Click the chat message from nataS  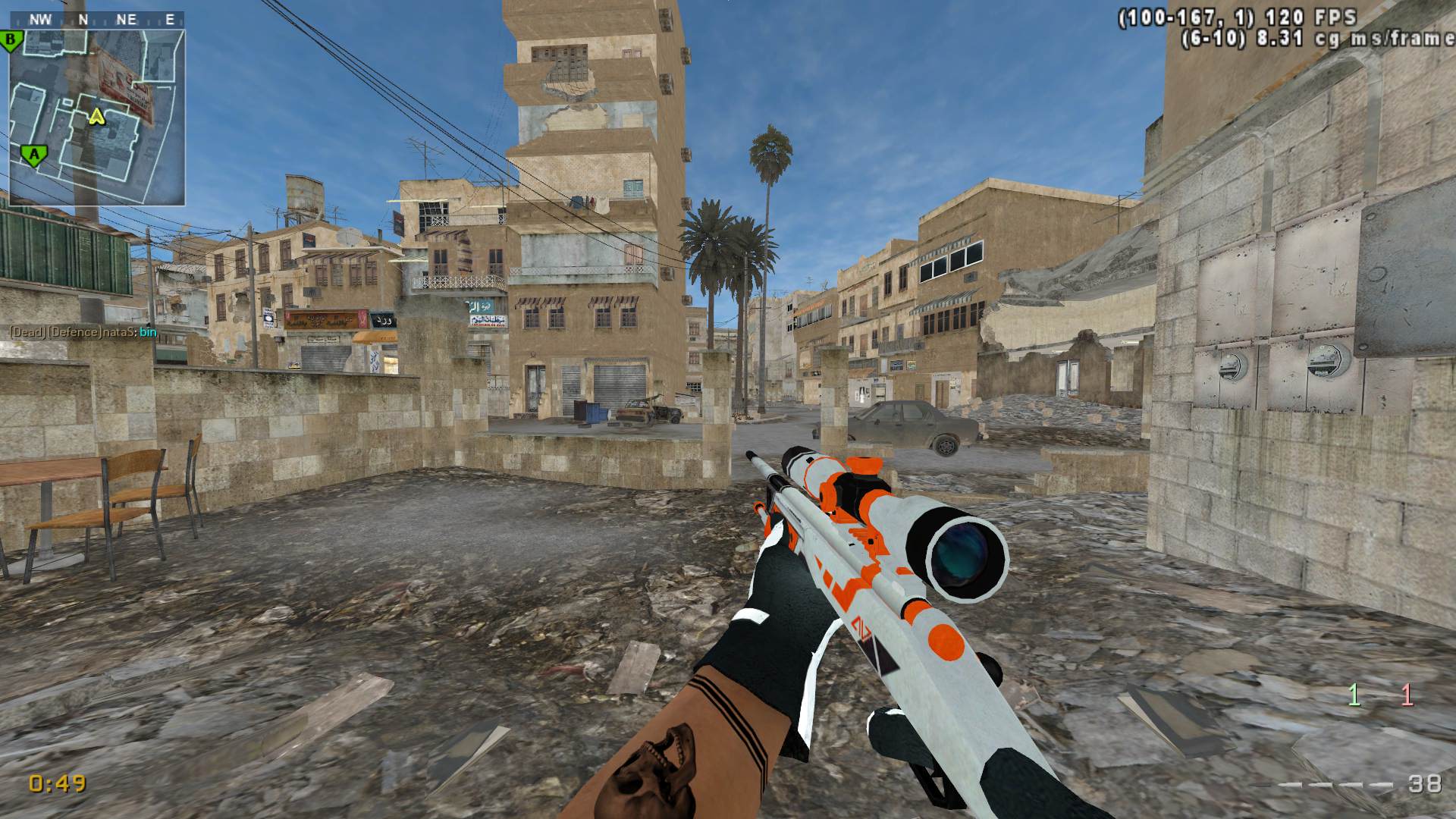[x=83, y=332]
